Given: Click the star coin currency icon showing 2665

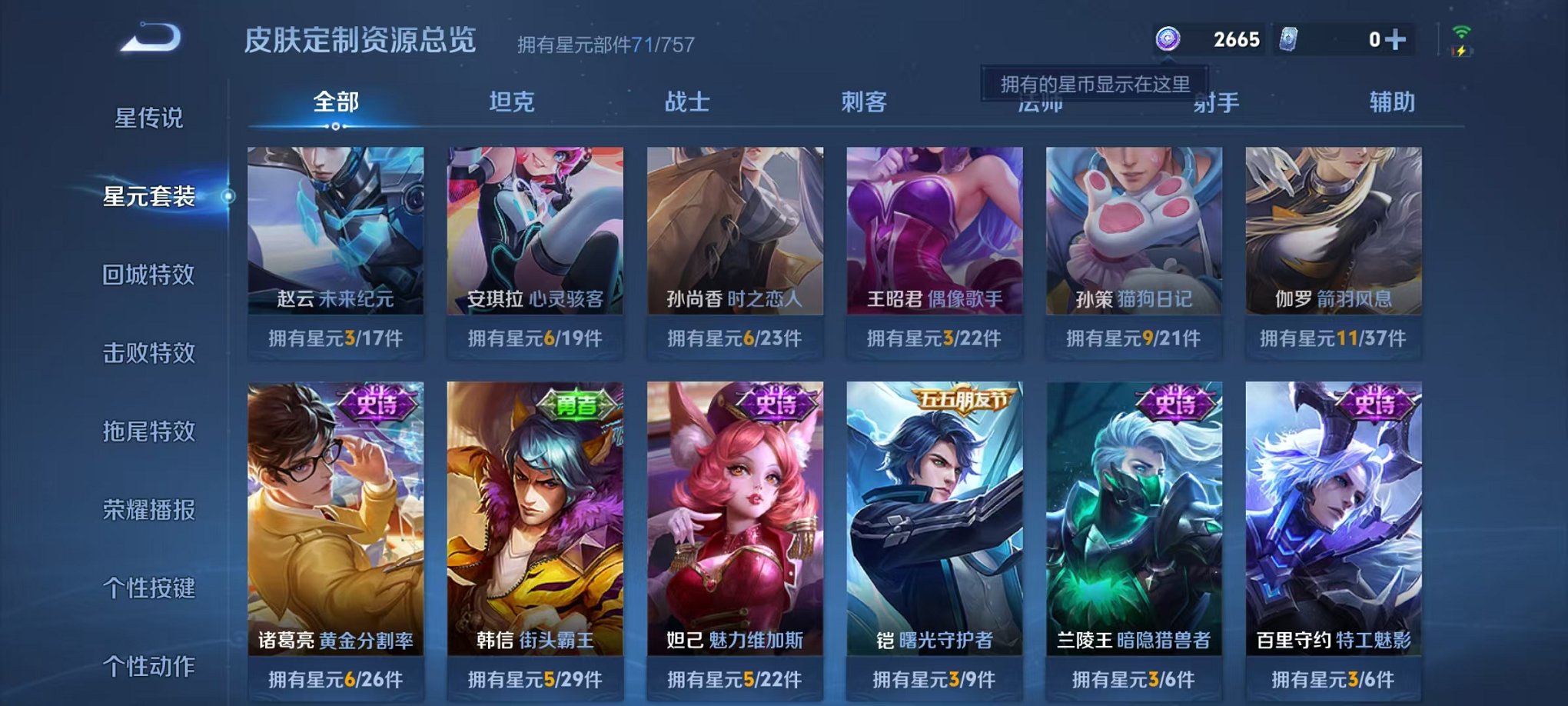Looking at the screenshot, I should (1167, 37).
